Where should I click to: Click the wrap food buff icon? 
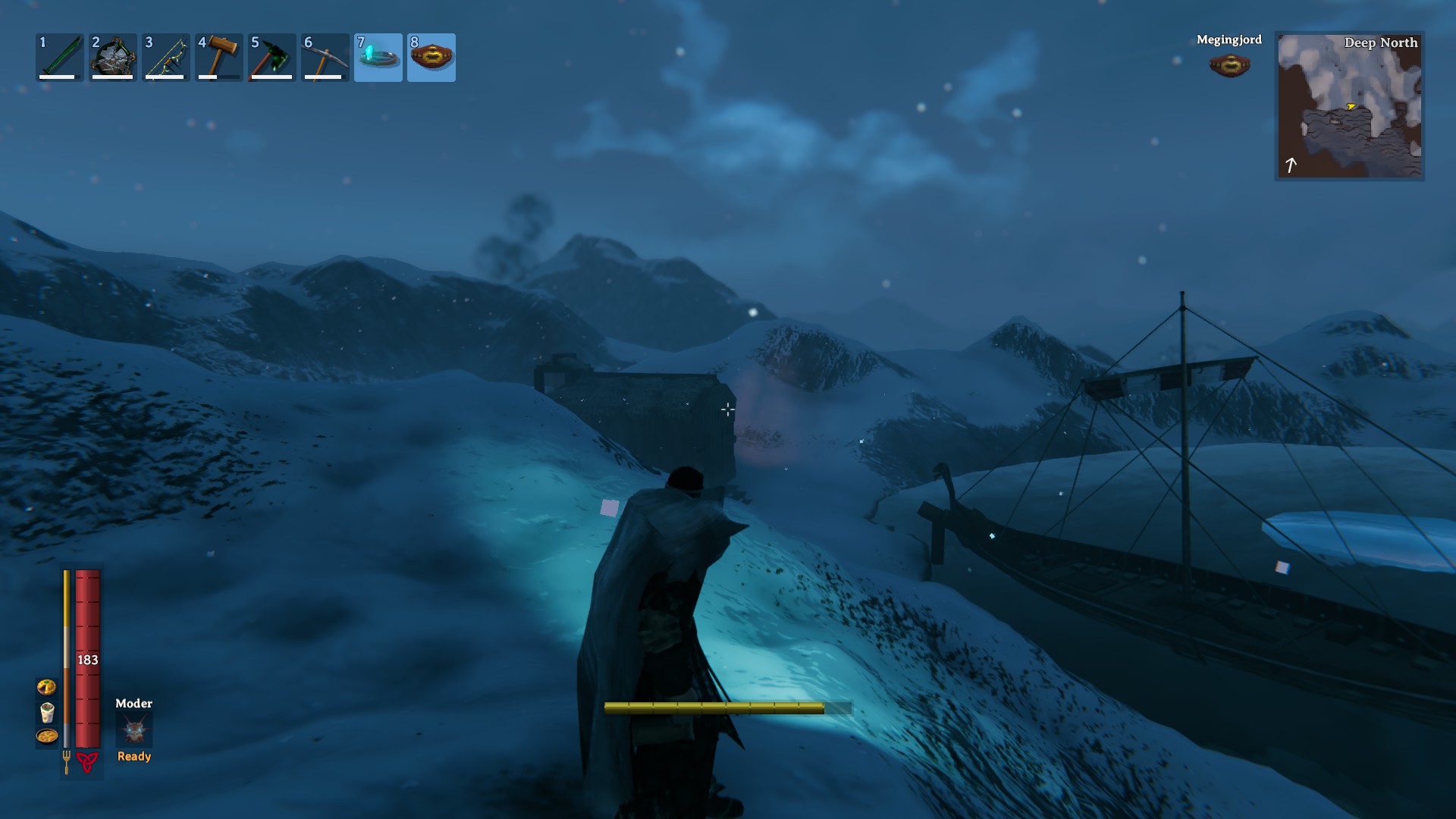[x=48, y=714]
